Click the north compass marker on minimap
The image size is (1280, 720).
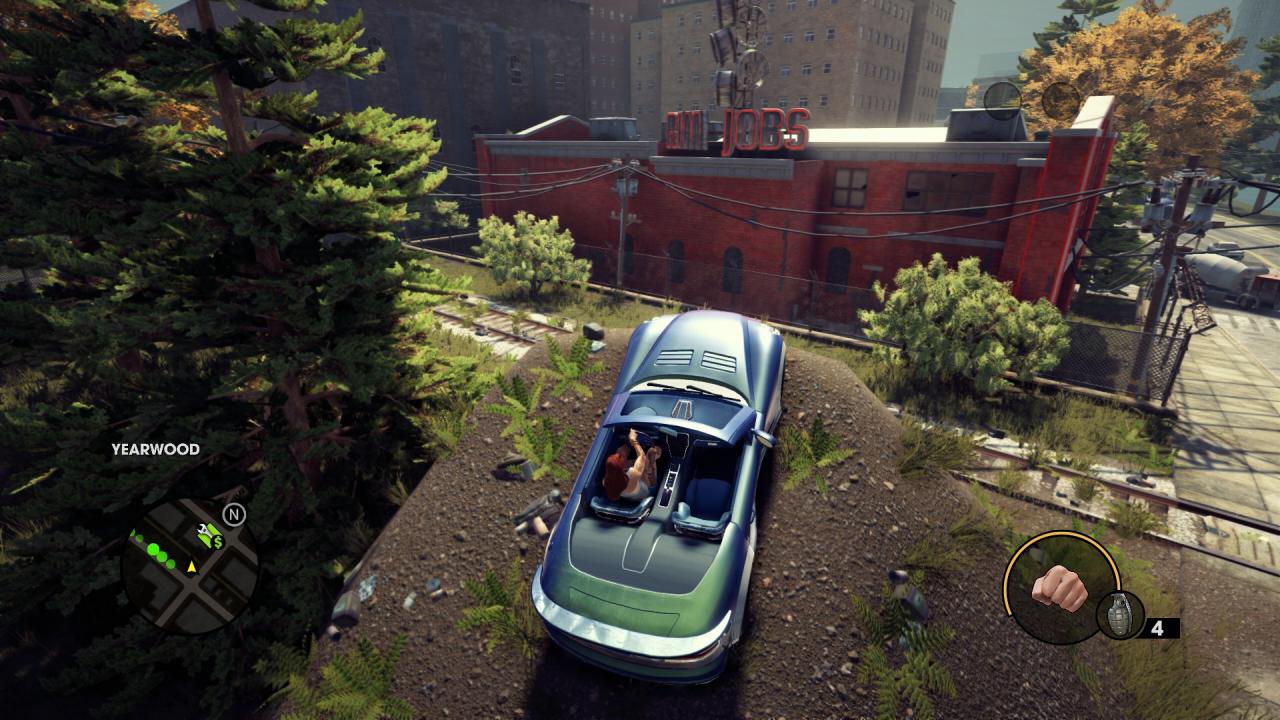point(234,515)
